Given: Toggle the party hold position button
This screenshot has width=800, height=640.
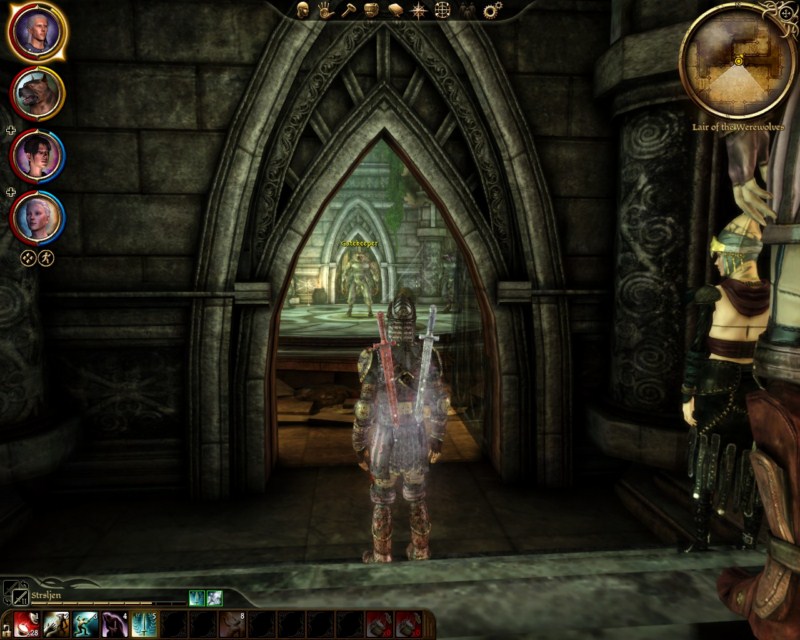Looking at the screenshot, I should pyautogui.click(x=46, y=257).
